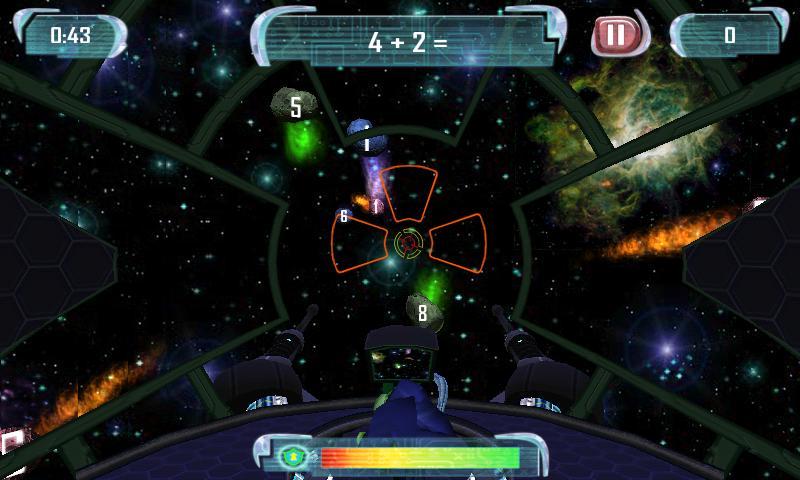Pause the game with the red button
800x480 pixels.
pyautogui.click(x=614, y=36)
